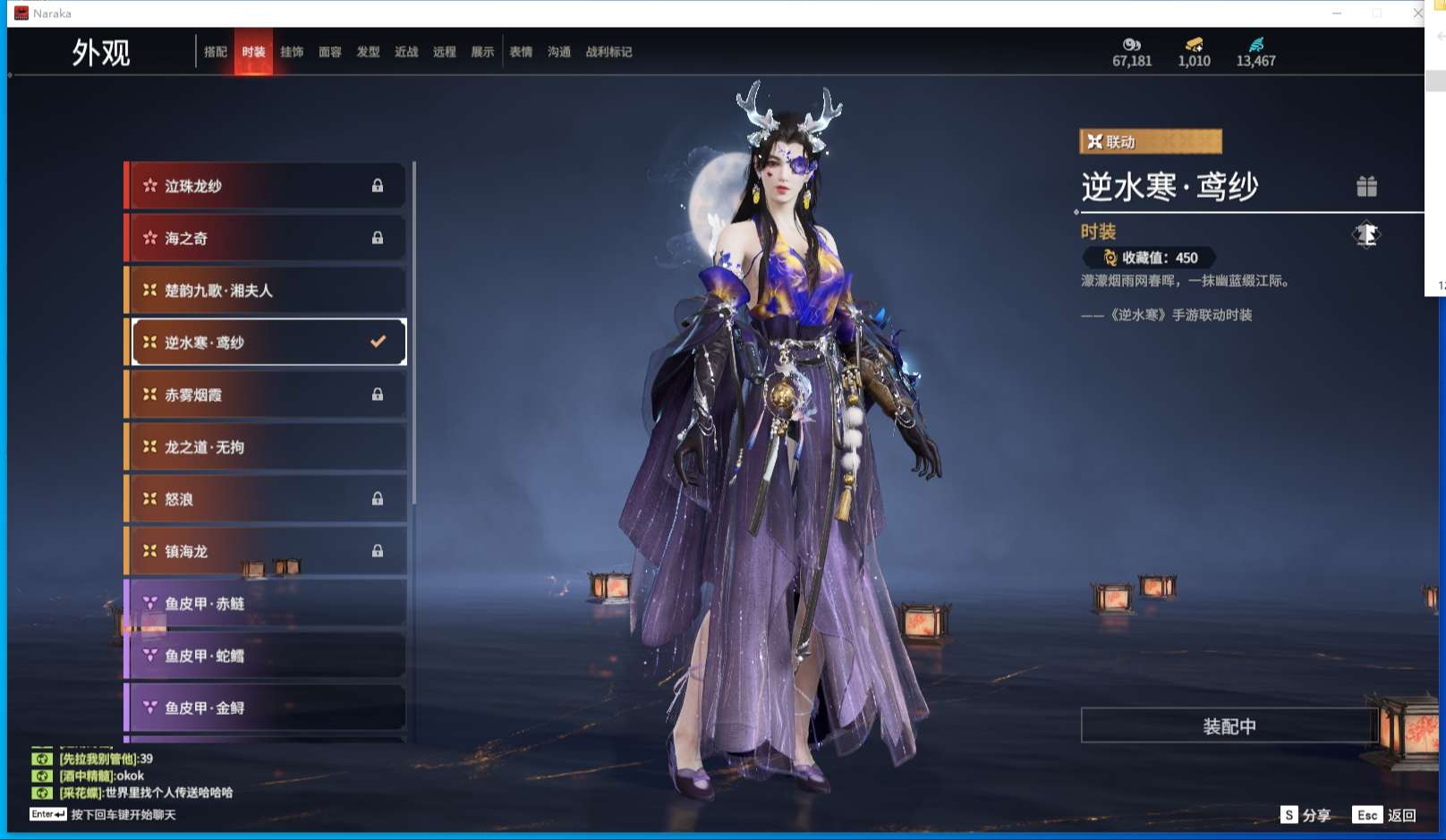Show the 战利标记 tab
Viewport: 1446px width, 840px height.
608,52
